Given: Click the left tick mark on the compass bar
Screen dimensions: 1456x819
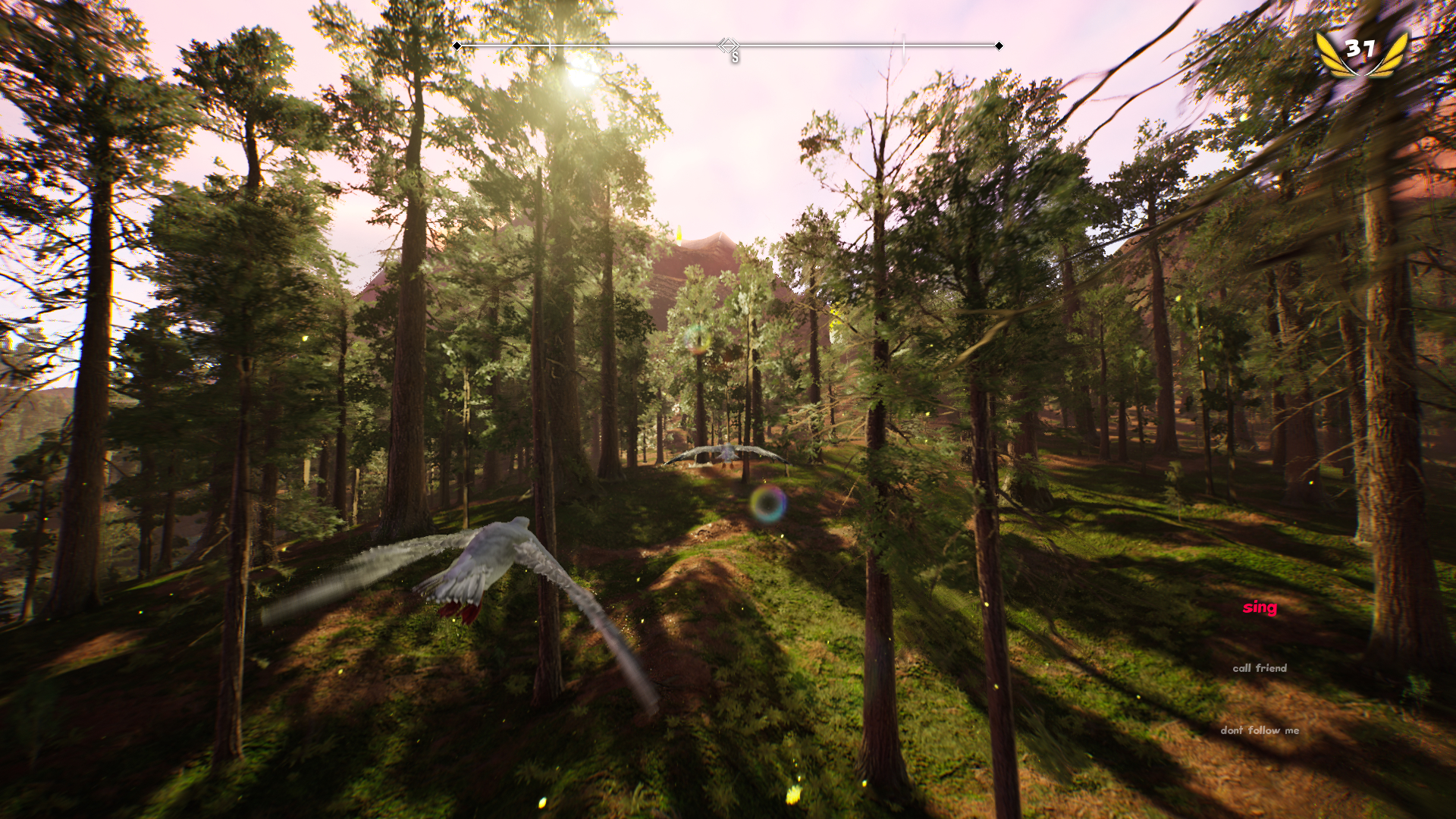Looking at the screenshot, I should point(548,44).
